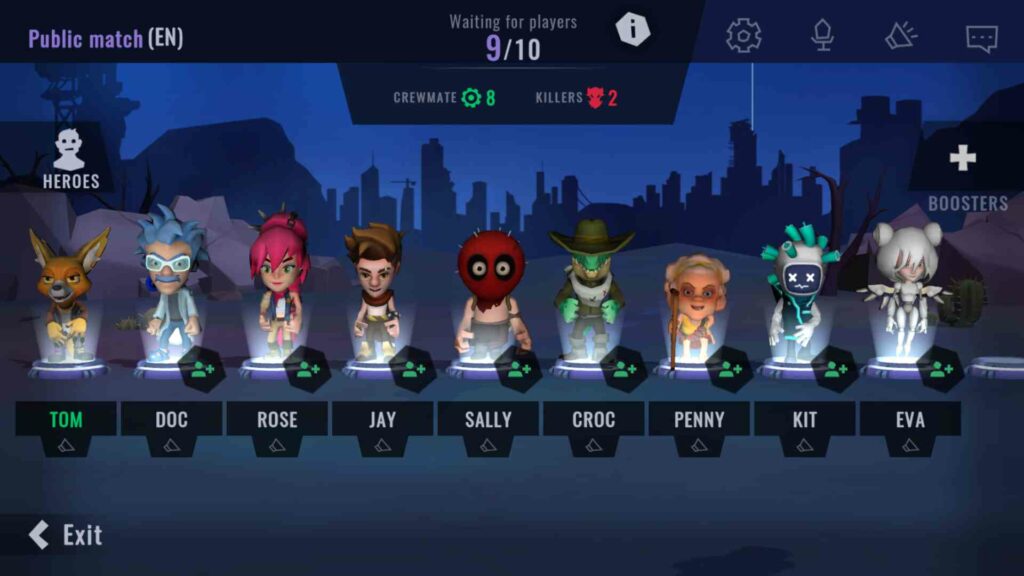Add Eva as a friend
Screen dimensions: 1024x576
941,370
